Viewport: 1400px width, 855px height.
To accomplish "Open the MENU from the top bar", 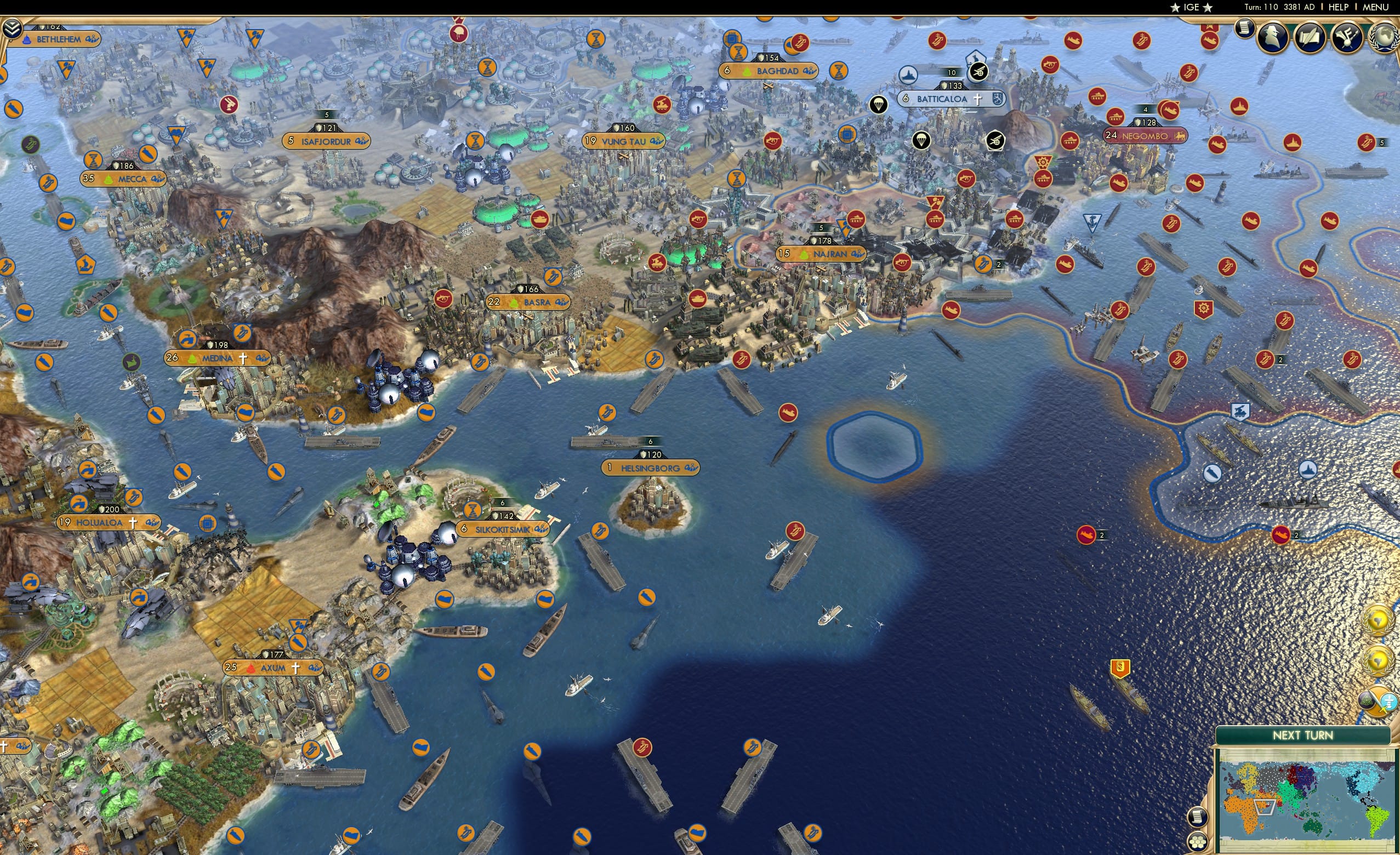I will click(x=1374, y=7).
